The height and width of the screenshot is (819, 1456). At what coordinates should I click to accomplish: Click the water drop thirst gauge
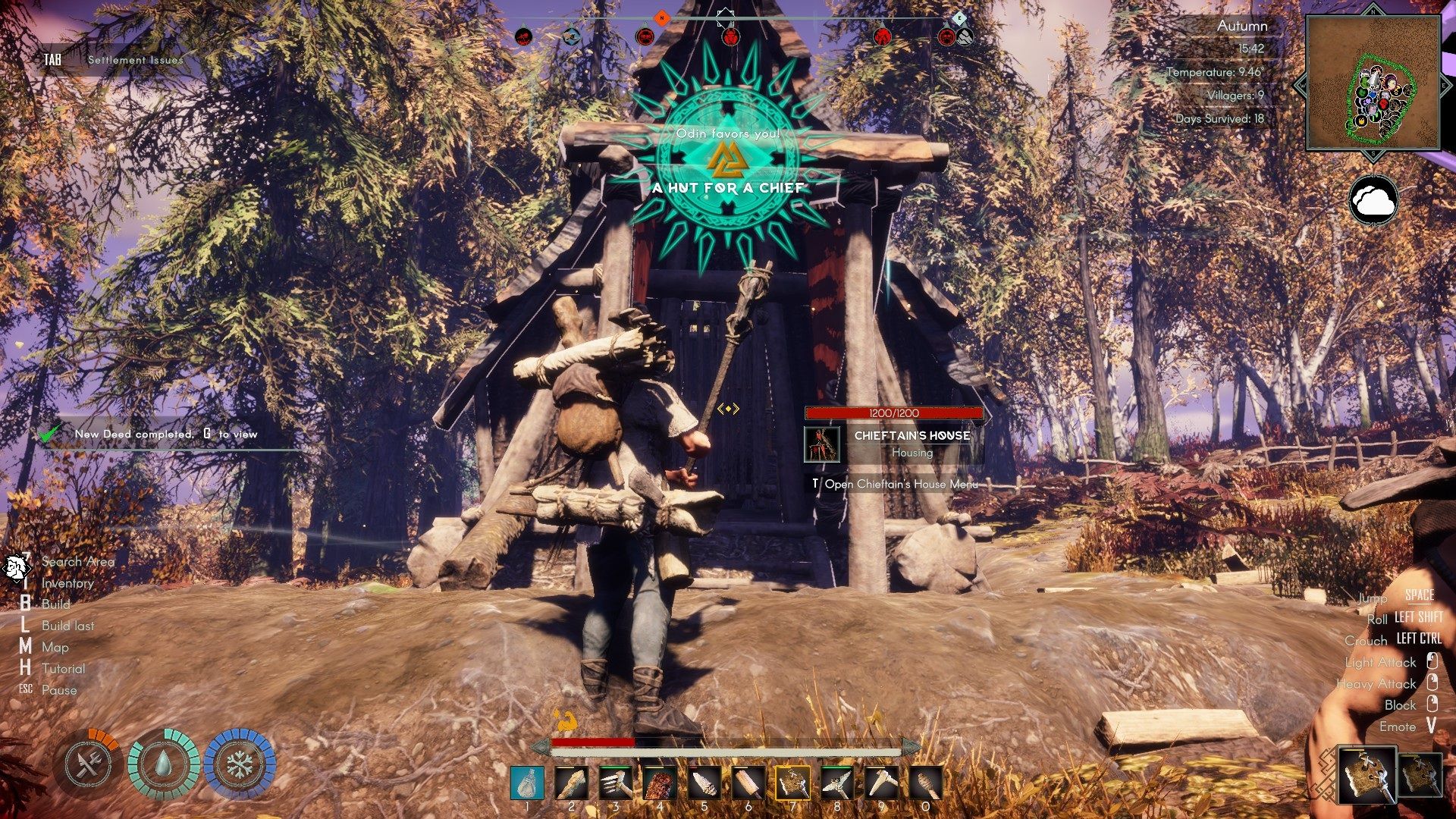coord(164,764)
